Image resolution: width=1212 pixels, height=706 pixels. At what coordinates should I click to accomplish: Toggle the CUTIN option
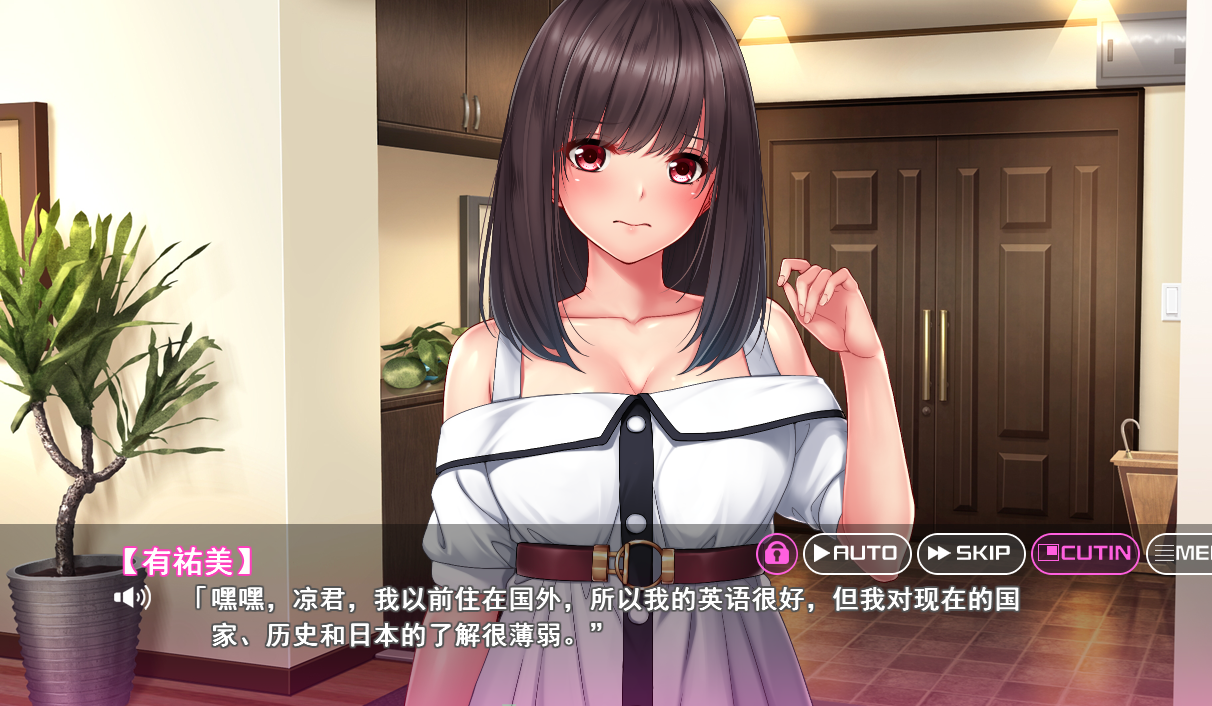coord(1085,553)
